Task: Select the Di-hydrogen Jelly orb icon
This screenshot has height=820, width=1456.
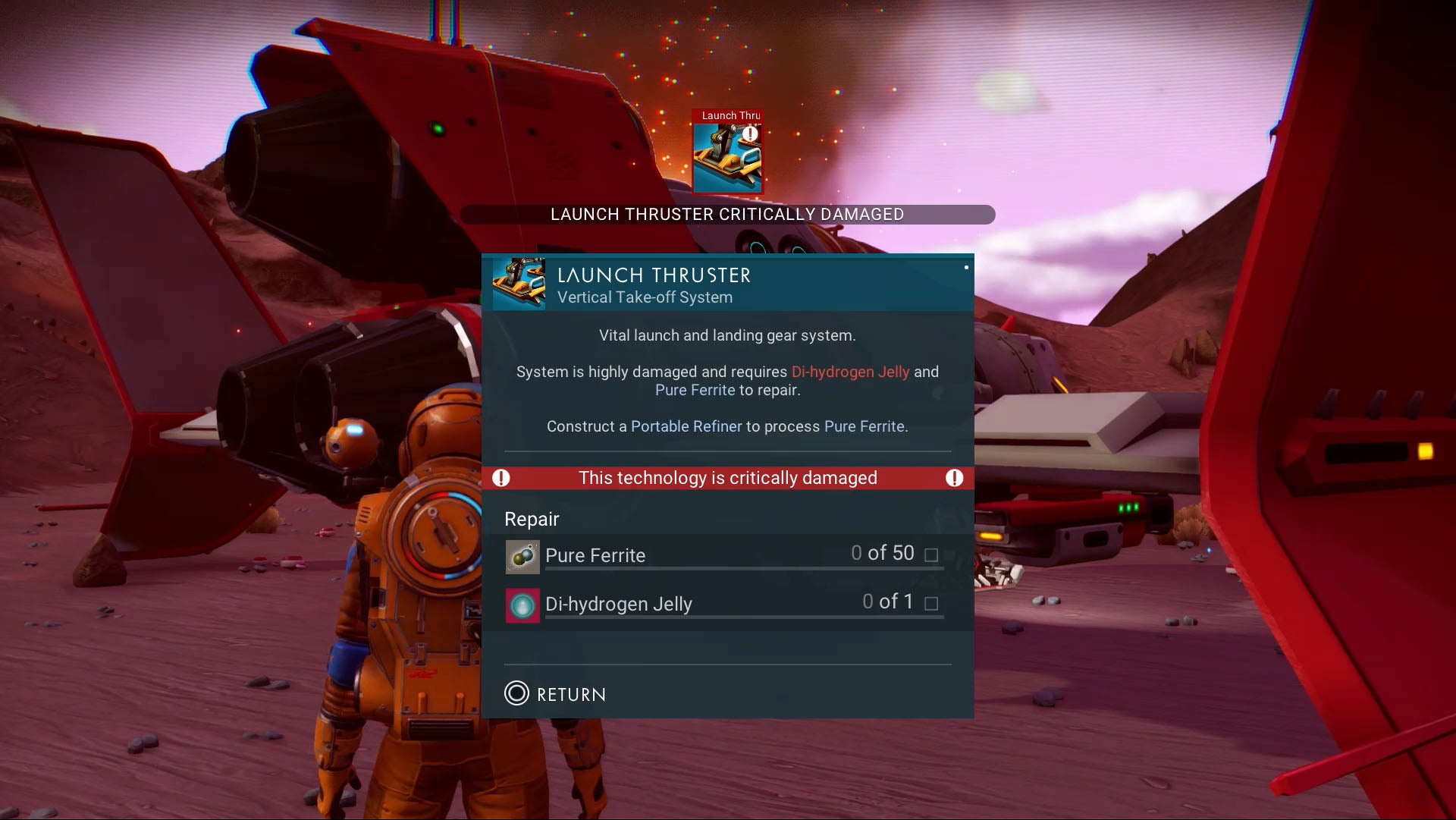Action: pos(522,605)
